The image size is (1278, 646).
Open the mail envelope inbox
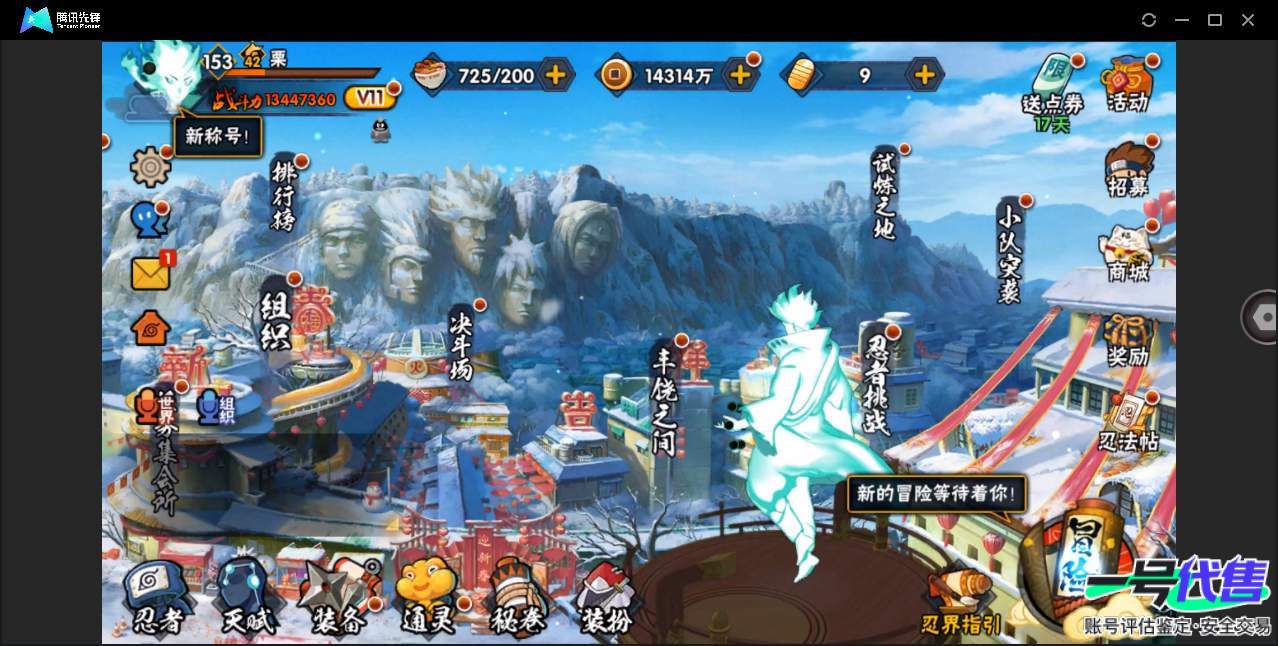point(150,273)
